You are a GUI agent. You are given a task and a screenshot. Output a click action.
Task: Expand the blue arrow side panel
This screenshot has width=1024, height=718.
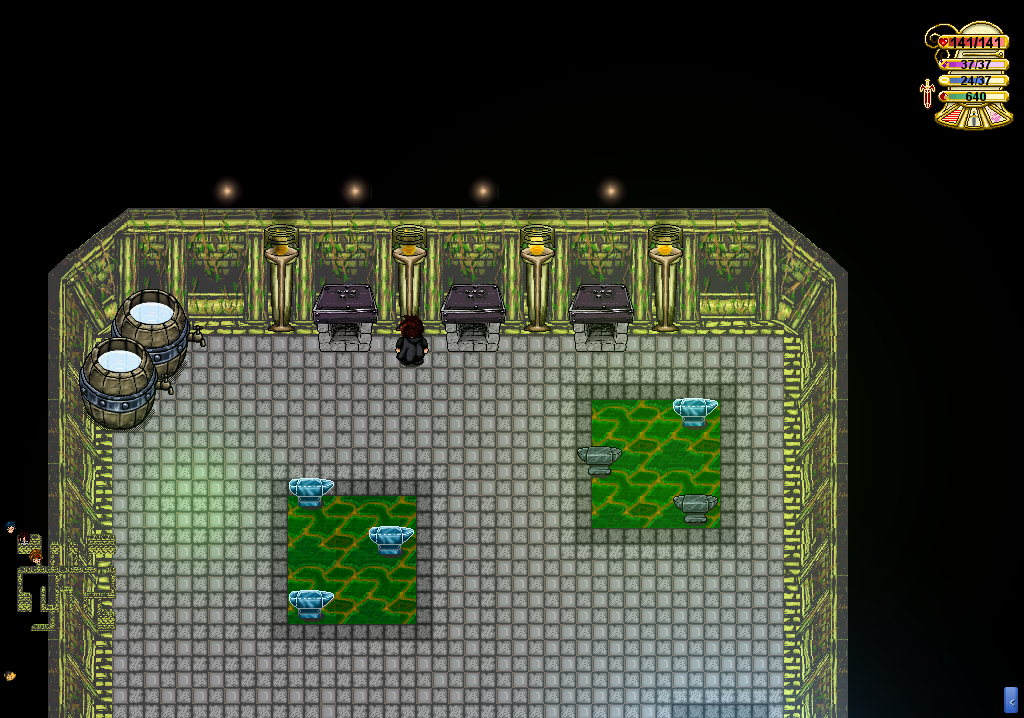1010,700
